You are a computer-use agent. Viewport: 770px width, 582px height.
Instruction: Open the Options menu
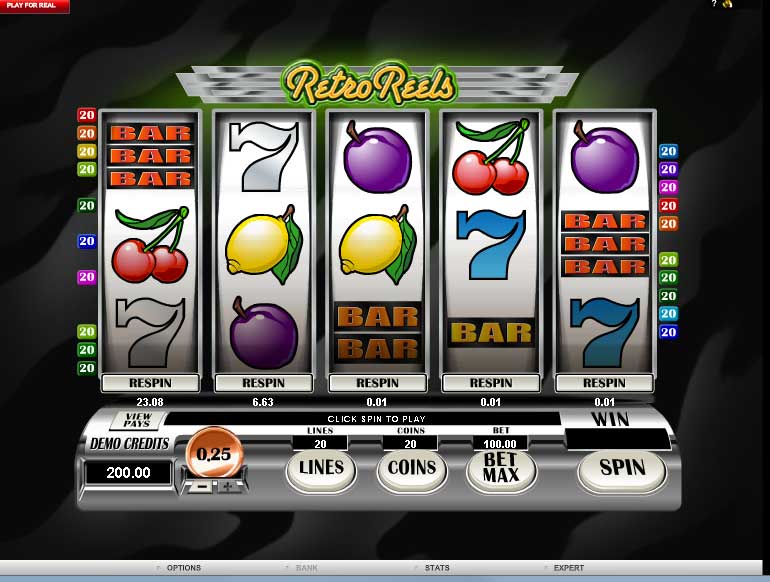point(183,568)
